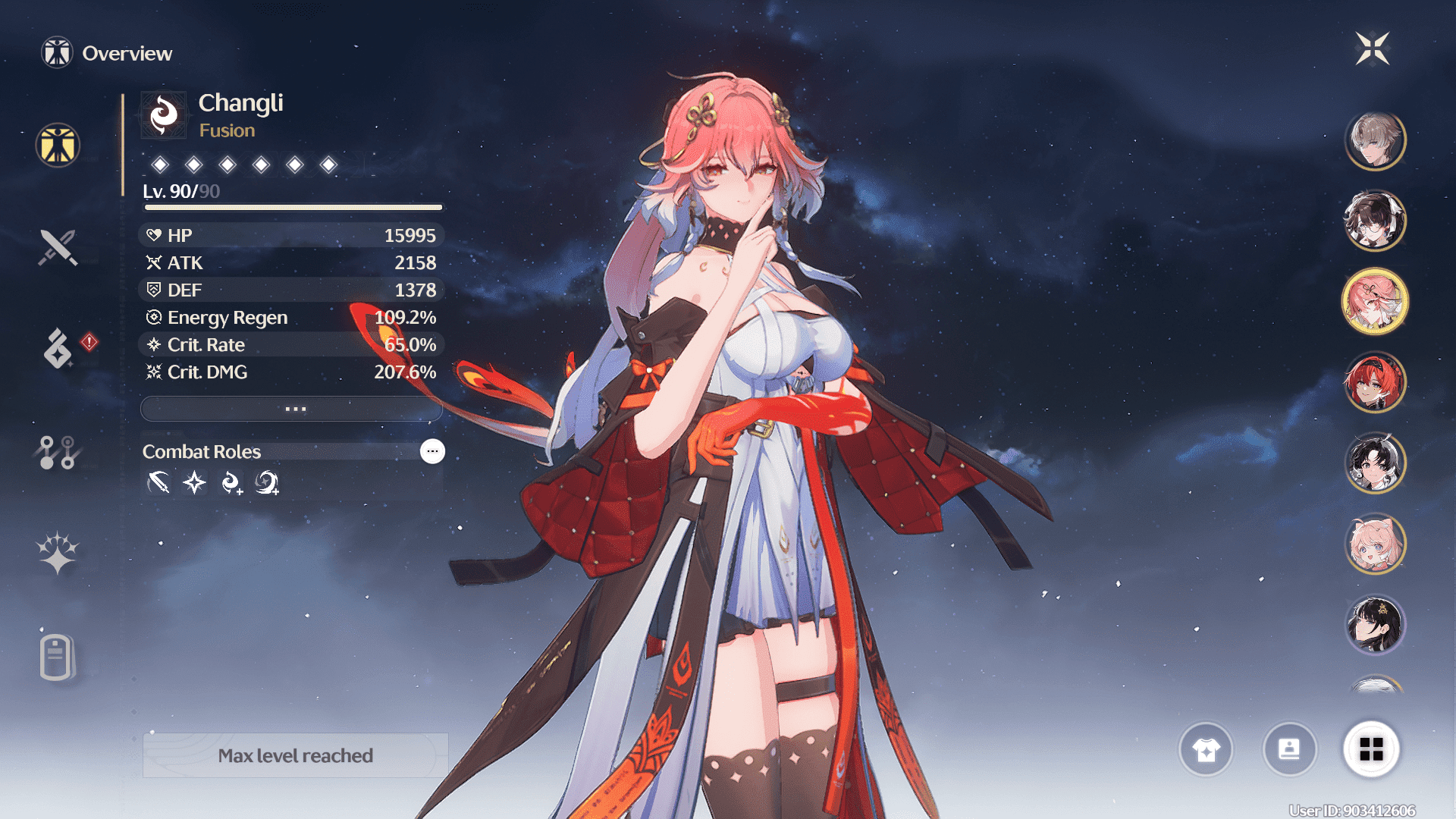Click the first Combat Roles icon
The image size is (1456, 819).
click(x=158, y=482)
